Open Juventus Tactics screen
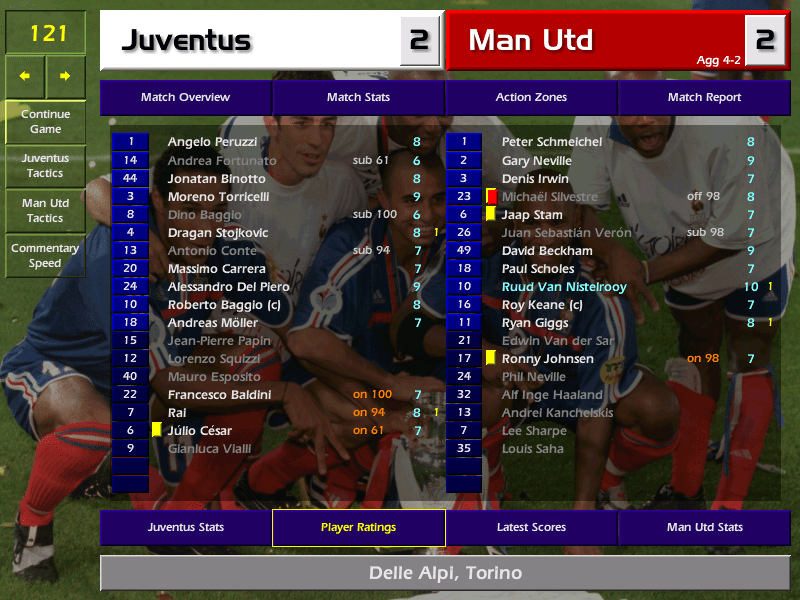This screenshot has height=600, width=800. pyautogui.click(x=45, y=166)
